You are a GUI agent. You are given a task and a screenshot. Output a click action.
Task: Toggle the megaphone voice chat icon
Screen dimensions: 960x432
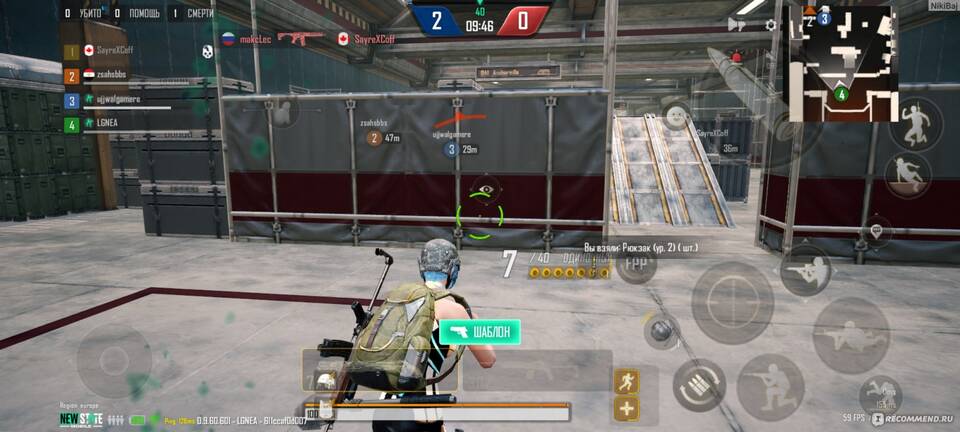pyautogui.click(x=737, y=25)
